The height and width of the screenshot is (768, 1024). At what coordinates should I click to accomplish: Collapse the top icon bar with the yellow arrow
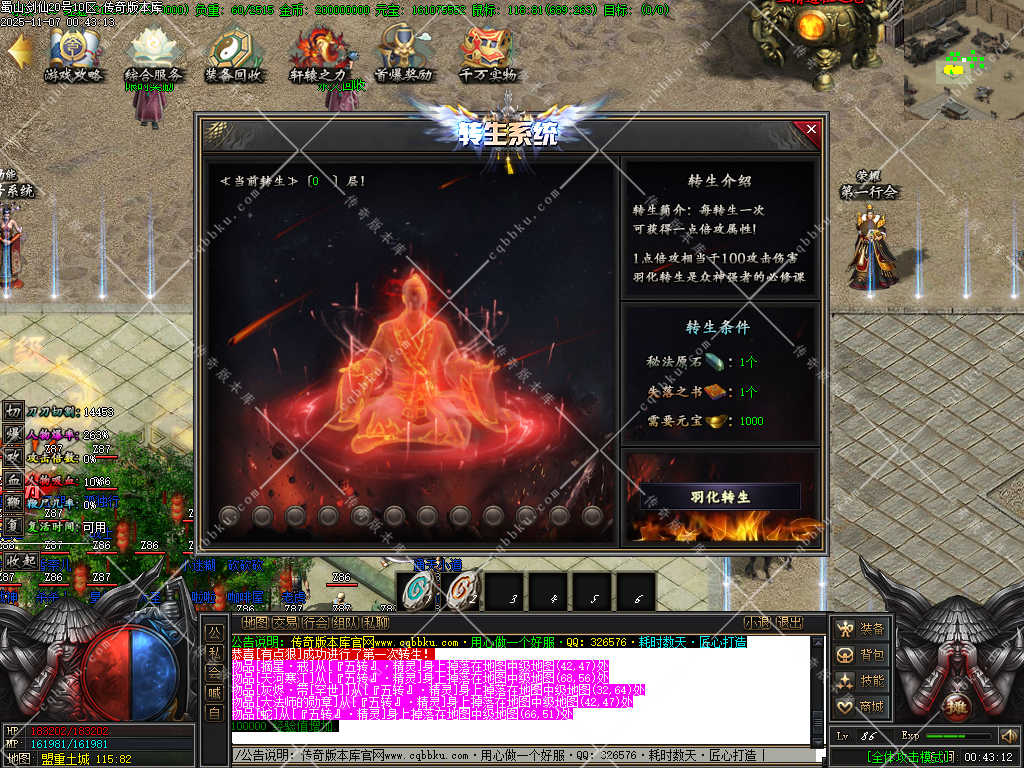tap(19, 51)
